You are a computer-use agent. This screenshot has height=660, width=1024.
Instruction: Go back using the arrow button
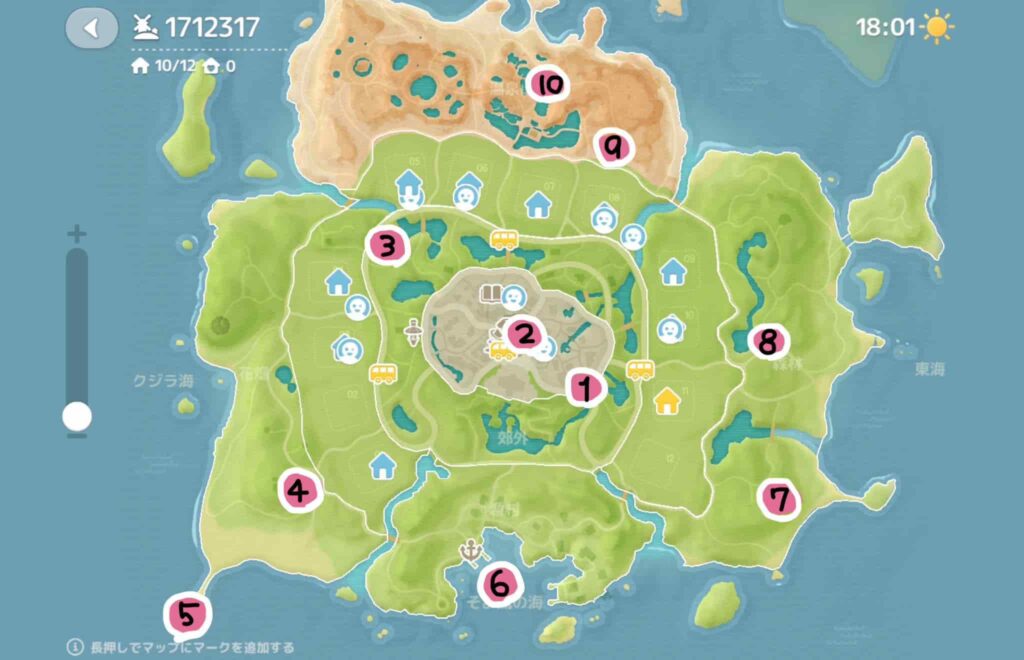91,28
